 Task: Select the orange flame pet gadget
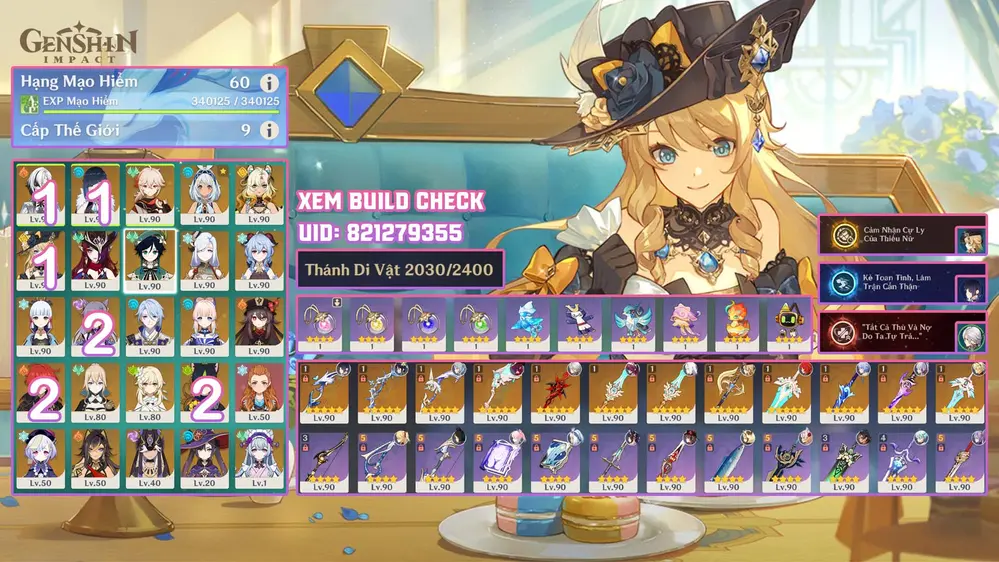click(737, 322)
